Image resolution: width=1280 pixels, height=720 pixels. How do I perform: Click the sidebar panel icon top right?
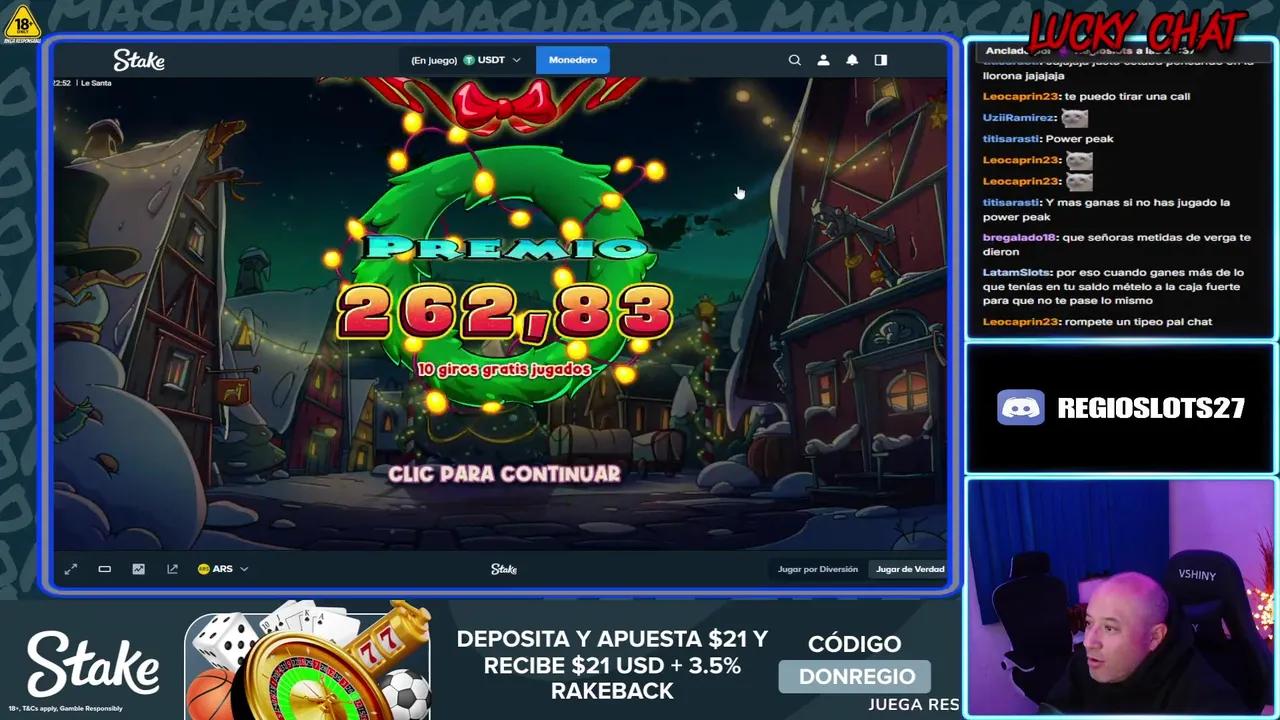pyautogui.click(x=880, y=60)
